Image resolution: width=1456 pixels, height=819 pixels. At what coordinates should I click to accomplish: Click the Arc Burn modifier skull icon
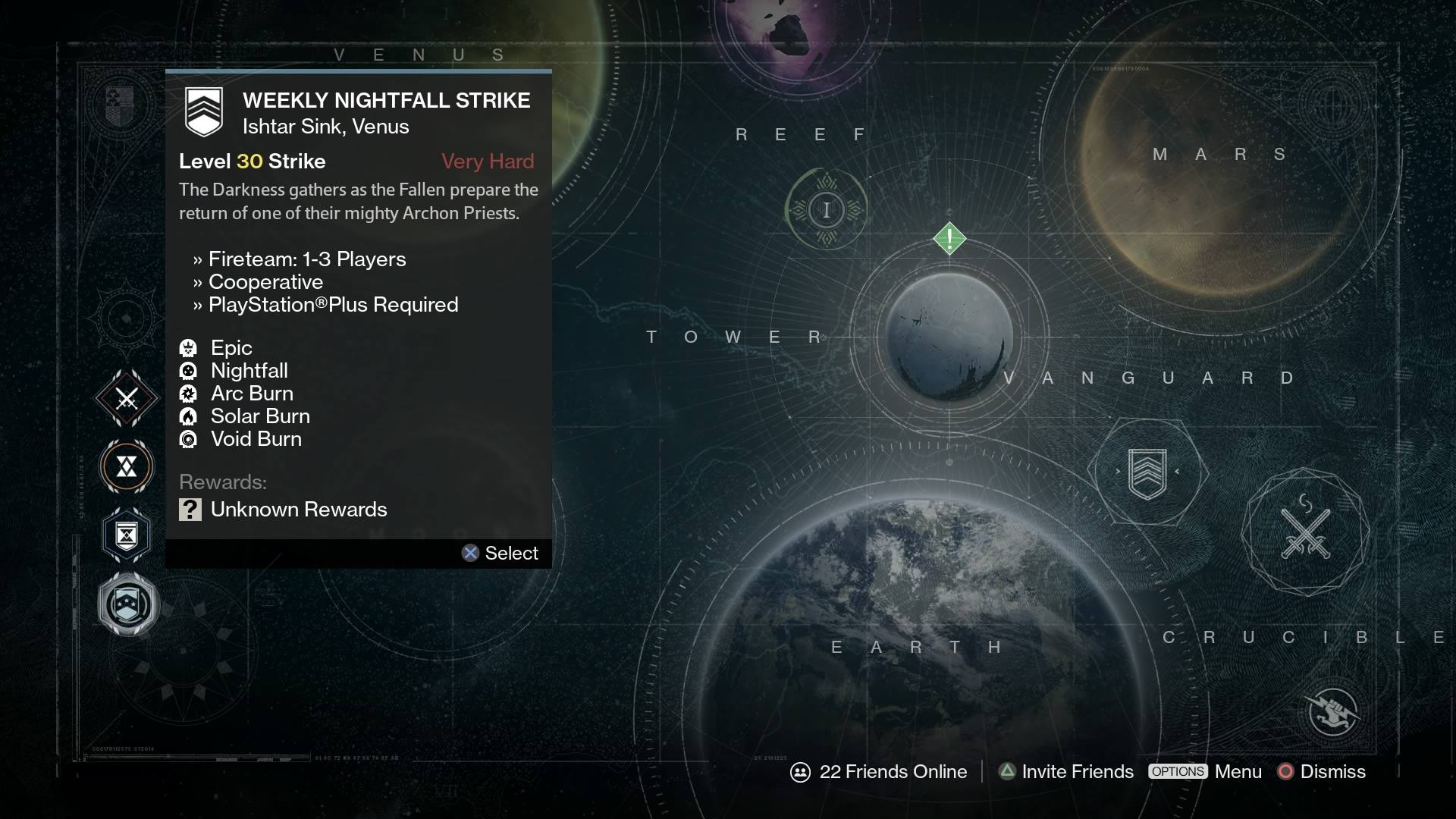(188, 394)
